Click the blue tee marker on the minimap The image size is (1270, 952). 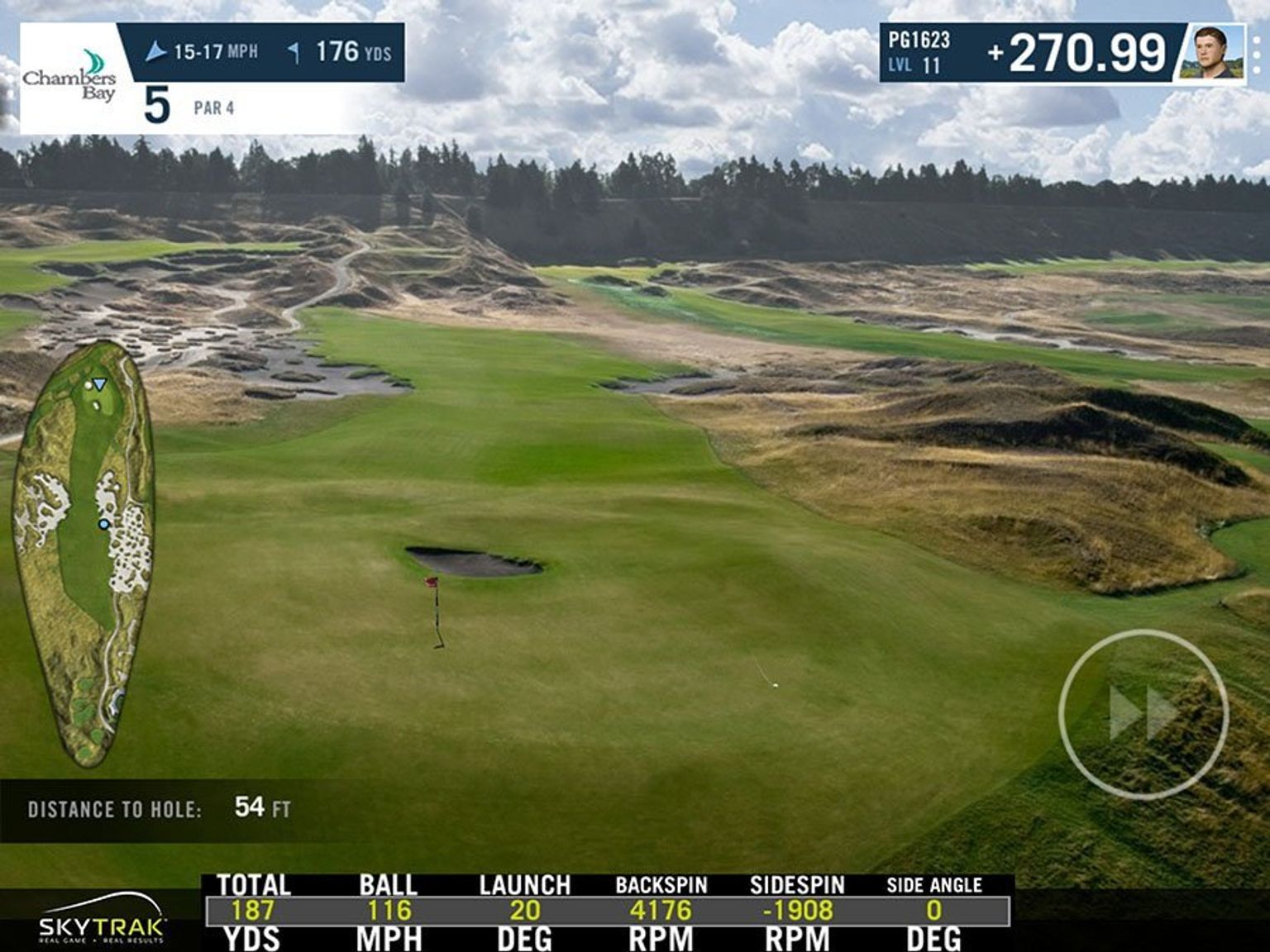(x=99, y=383)
